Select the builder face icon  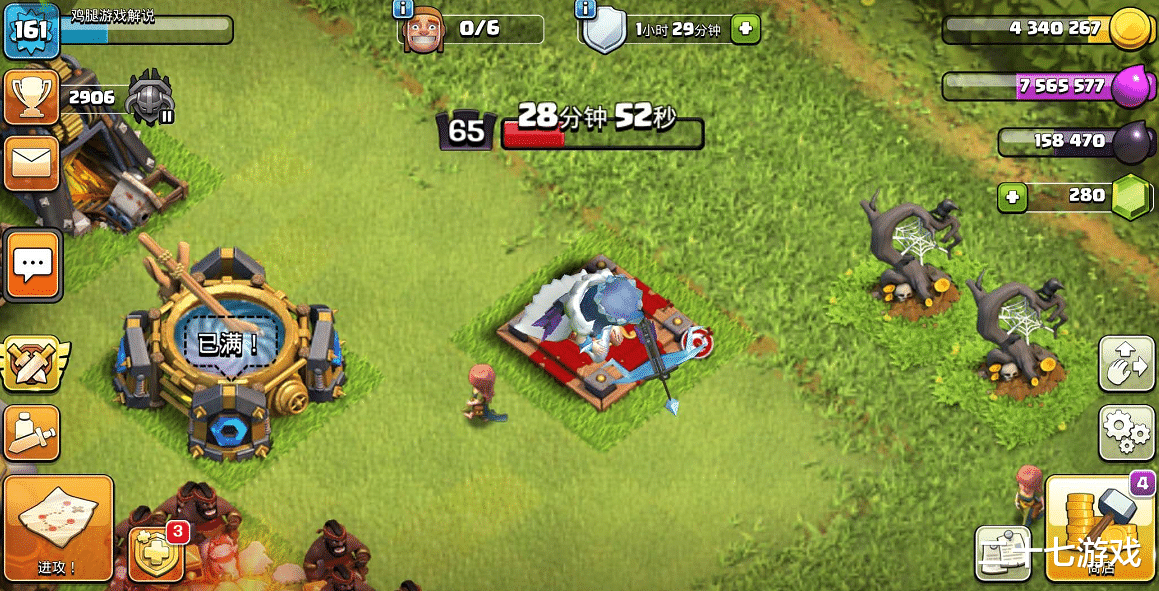click(423, 31)
